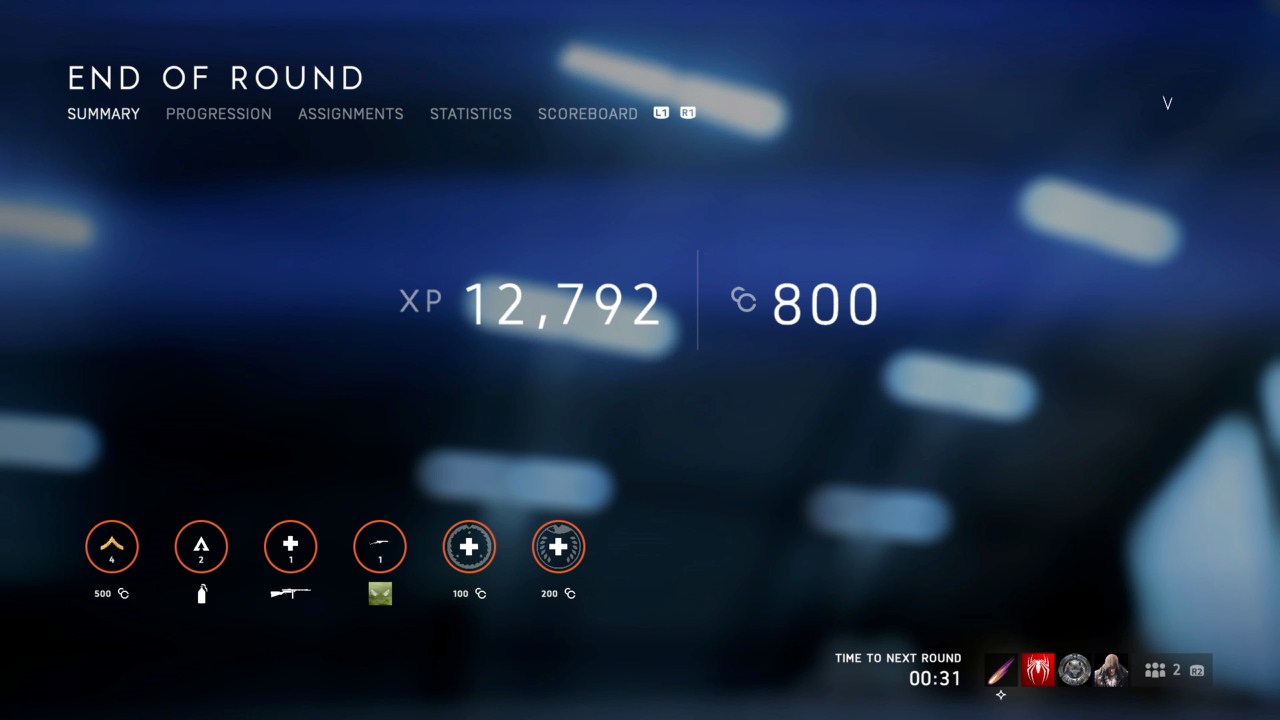1280x720 pixels.
Task: Select the sniper rifle skin reward icon
Action: coord(379,593)
